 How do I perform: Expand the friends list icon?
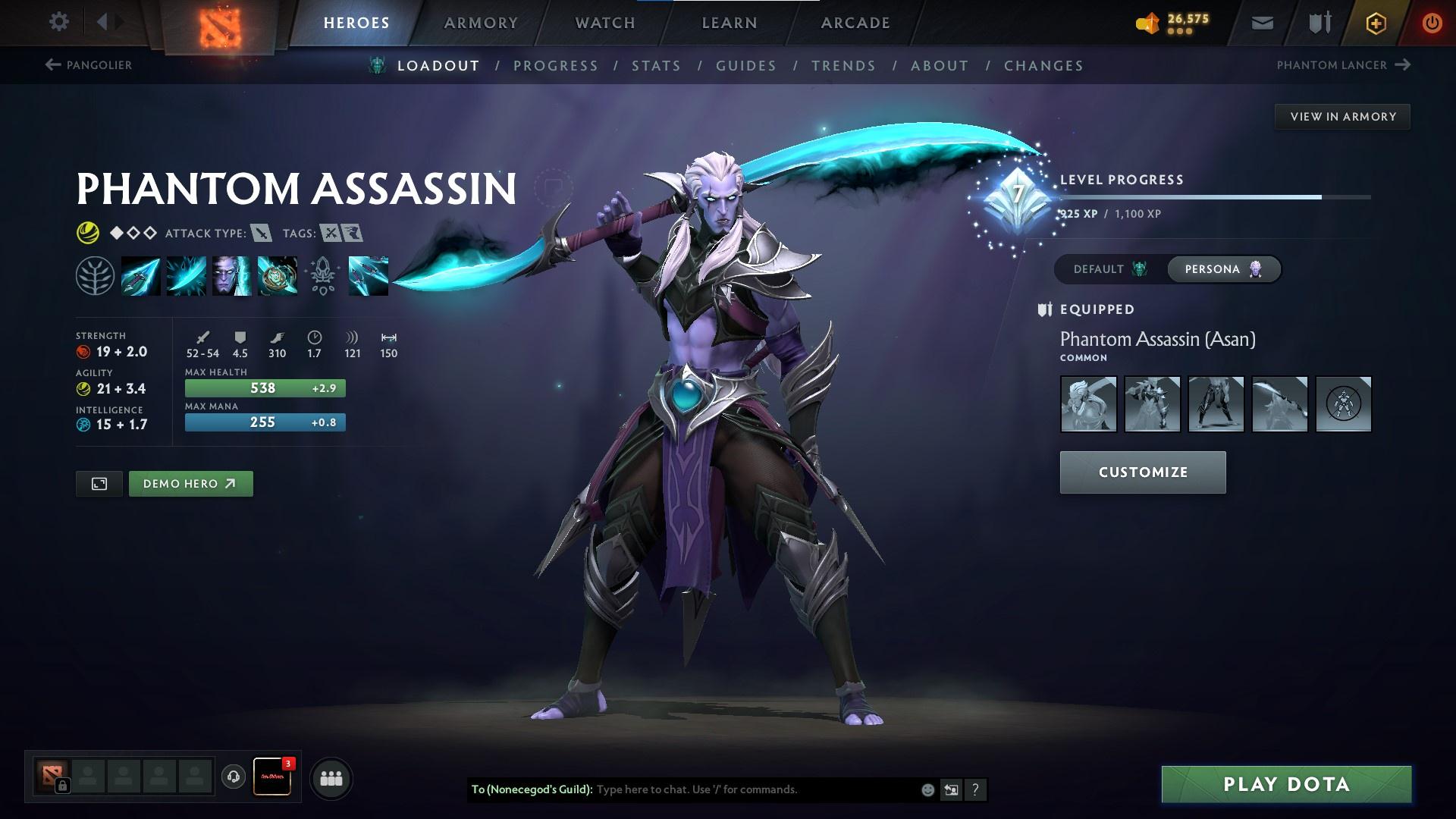coord(331,777)
